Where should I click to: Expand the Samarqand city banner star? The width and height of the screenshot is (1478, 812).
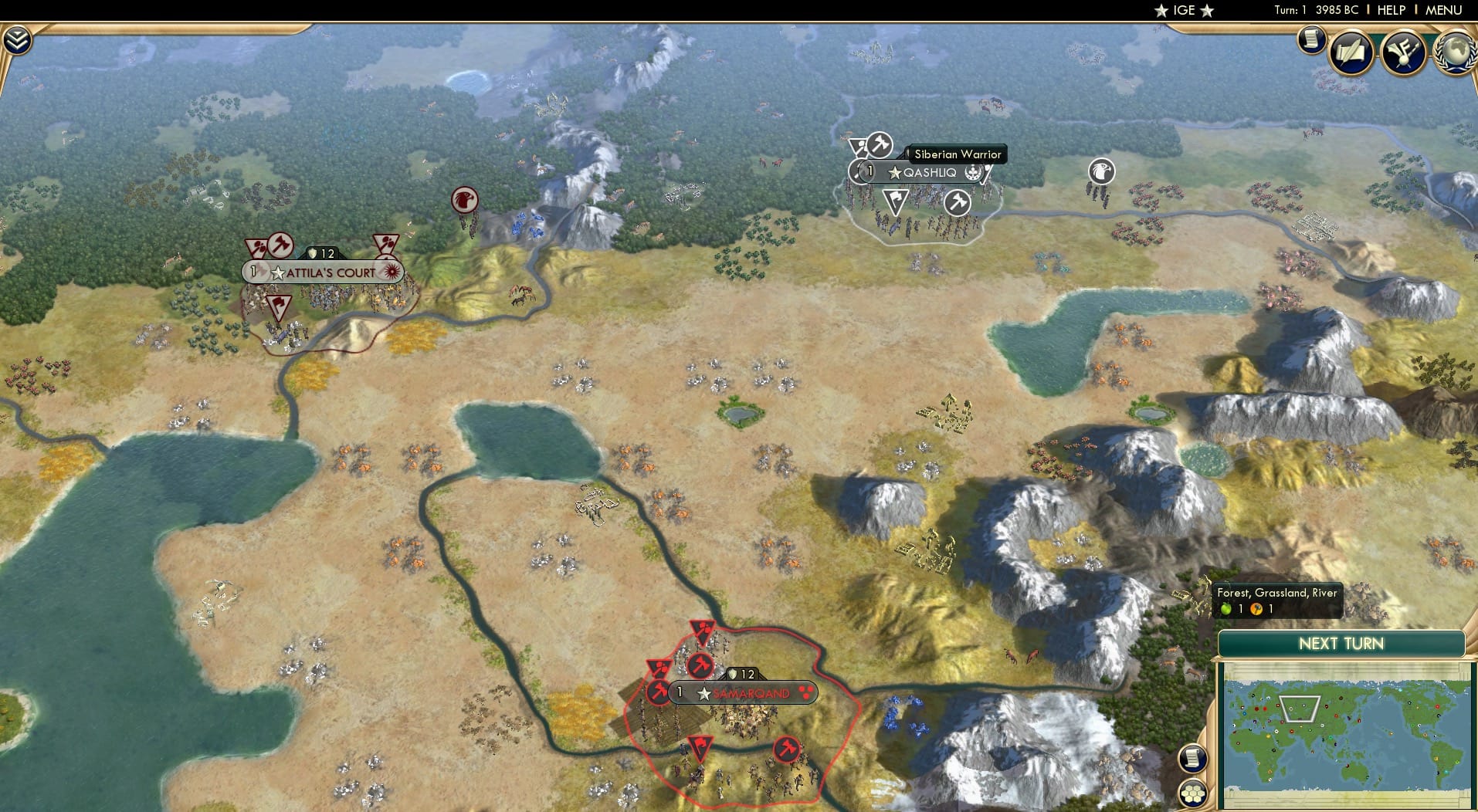pos(703,693)
